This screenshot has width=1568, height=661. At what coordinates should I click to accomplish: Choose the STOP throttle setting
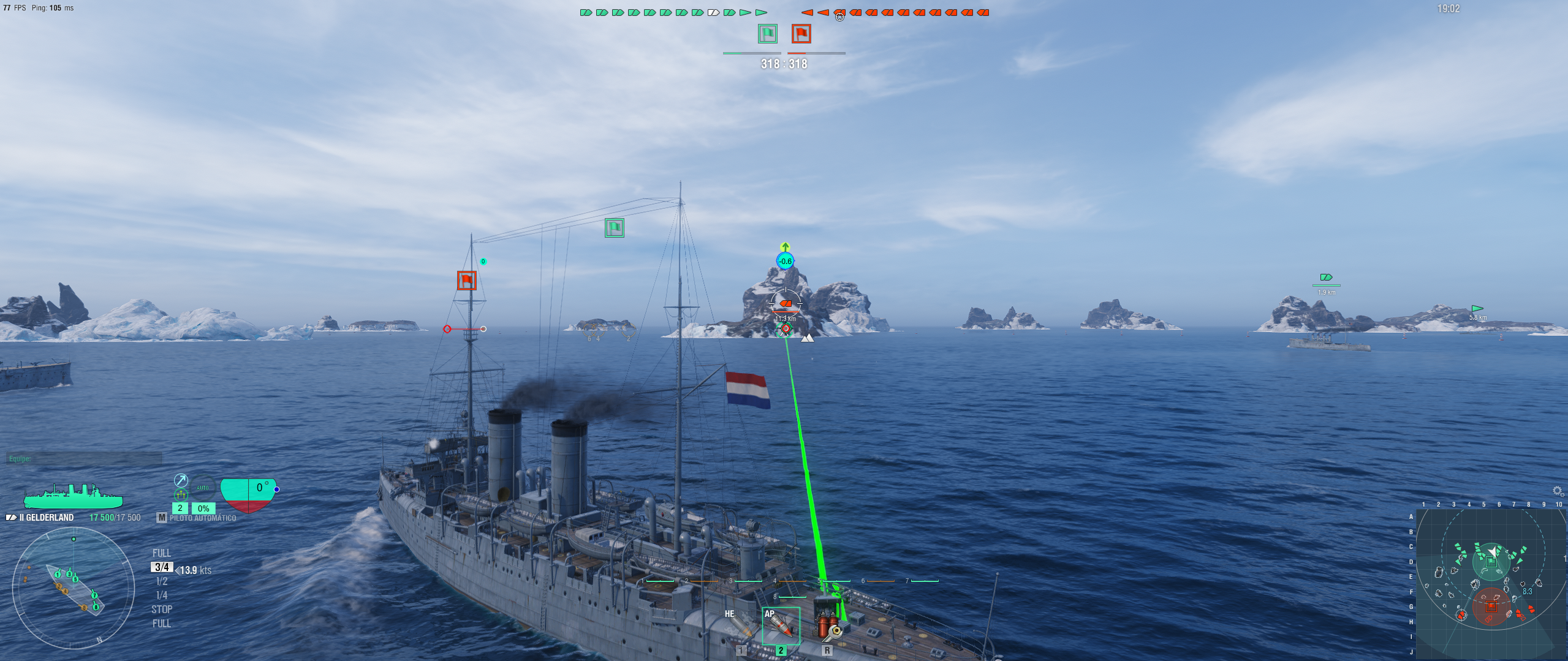click(x=162, y=610)
